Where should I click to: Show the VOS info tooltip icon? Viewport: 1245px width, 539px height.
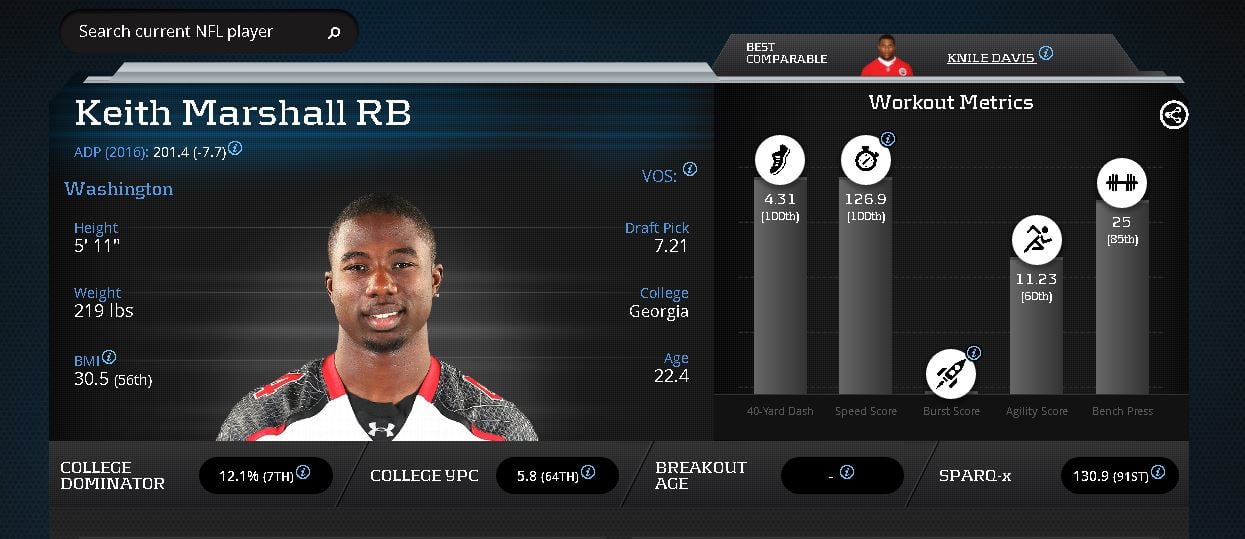[690, 170]
